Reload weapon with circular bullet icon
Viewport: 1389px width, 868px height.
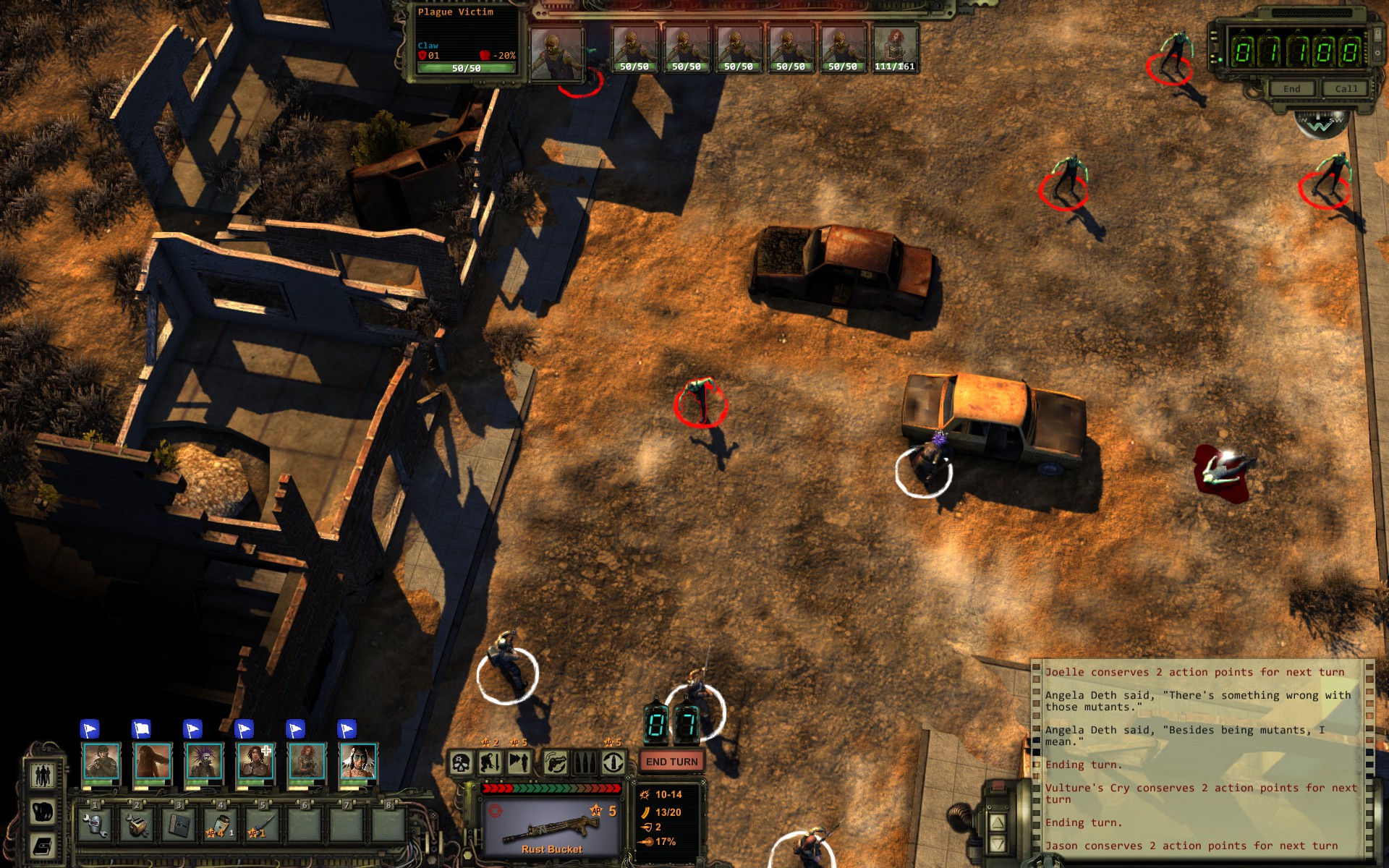point(613,762)
